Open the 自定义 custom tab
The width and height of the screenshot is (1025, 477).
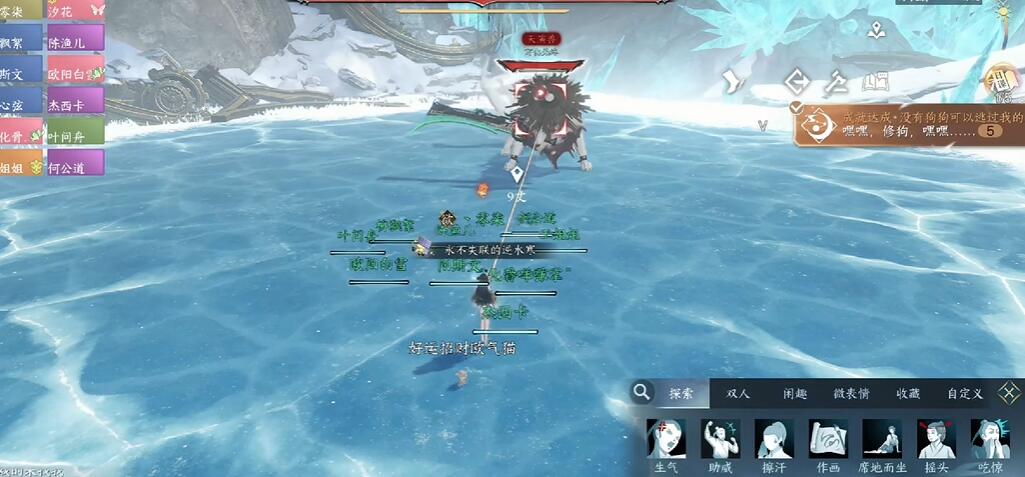click(x=965, y=394)
